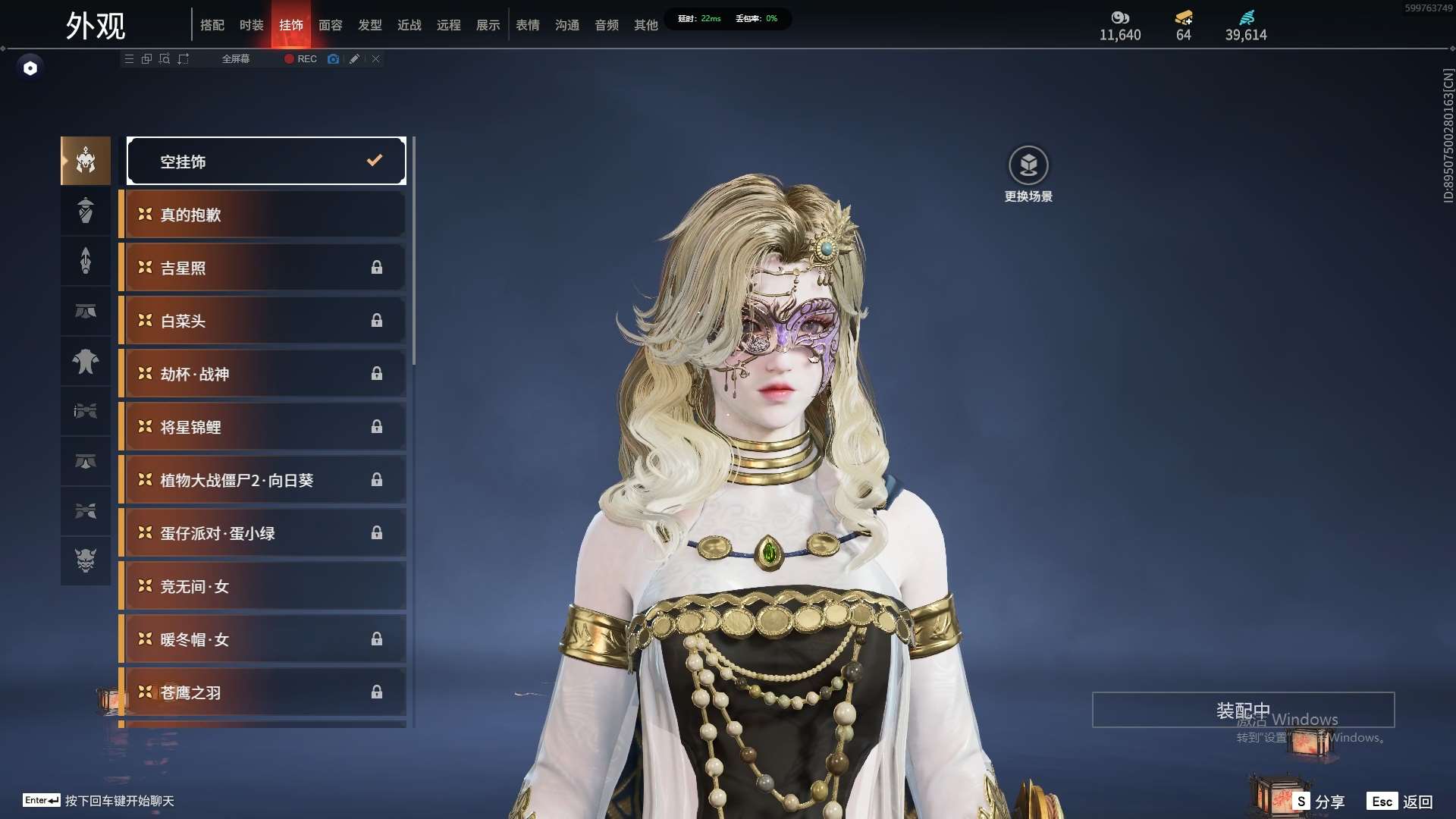Start recording with the REC button
This screenshot has width=1456, height=819.
[301, 58]
